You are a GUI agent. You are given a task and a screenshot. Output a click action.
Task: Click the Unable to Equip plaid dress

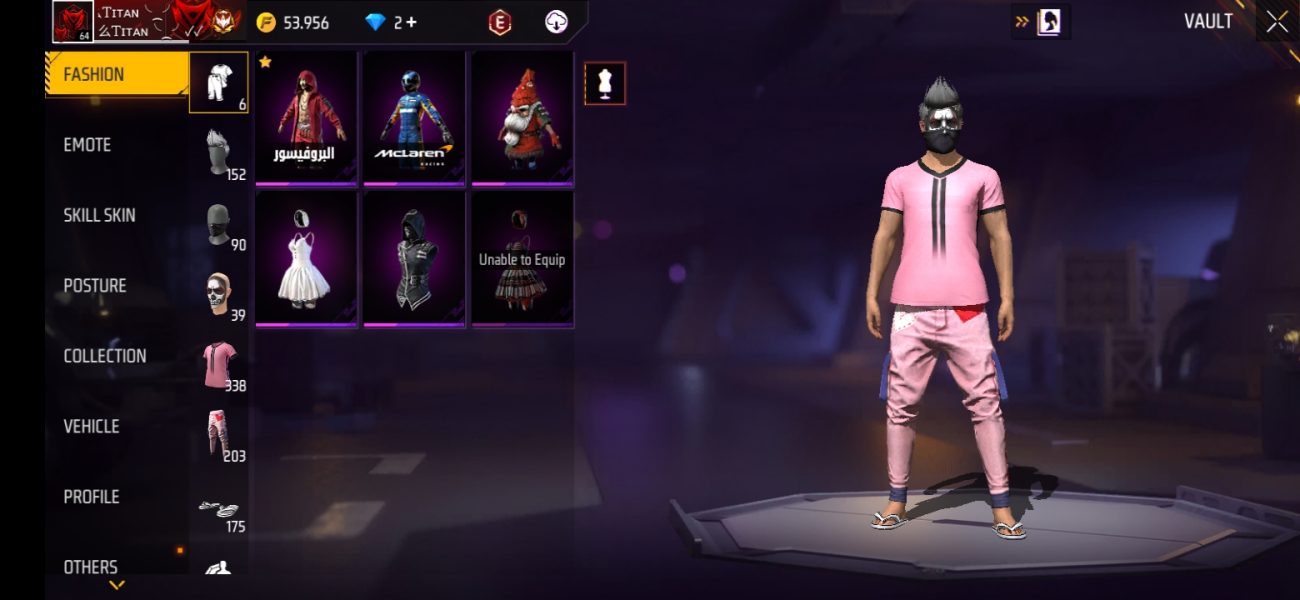pos(522,257)
